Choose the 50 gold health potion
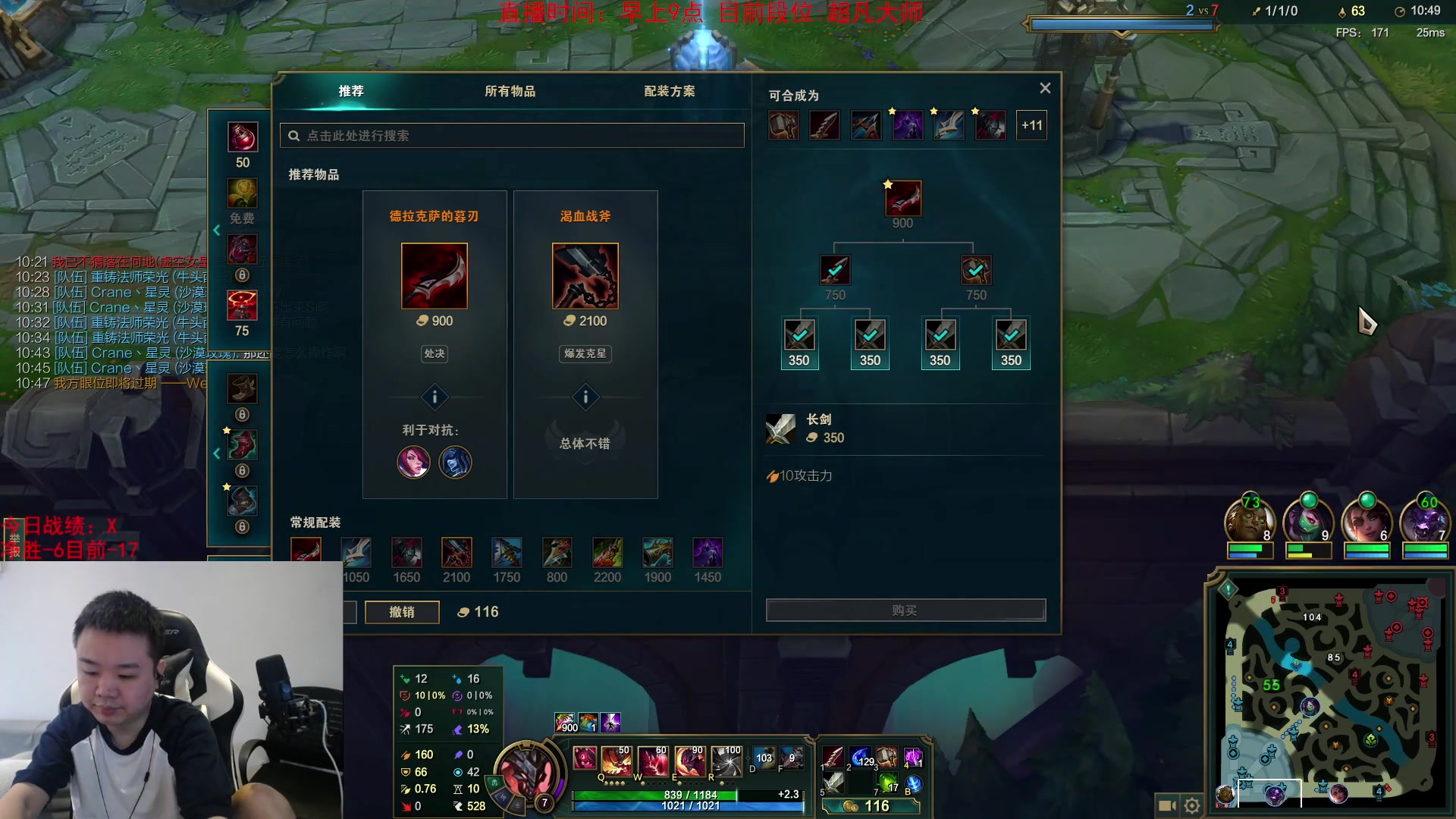Viewport: 1456px width, 819px height. point(243,138)
